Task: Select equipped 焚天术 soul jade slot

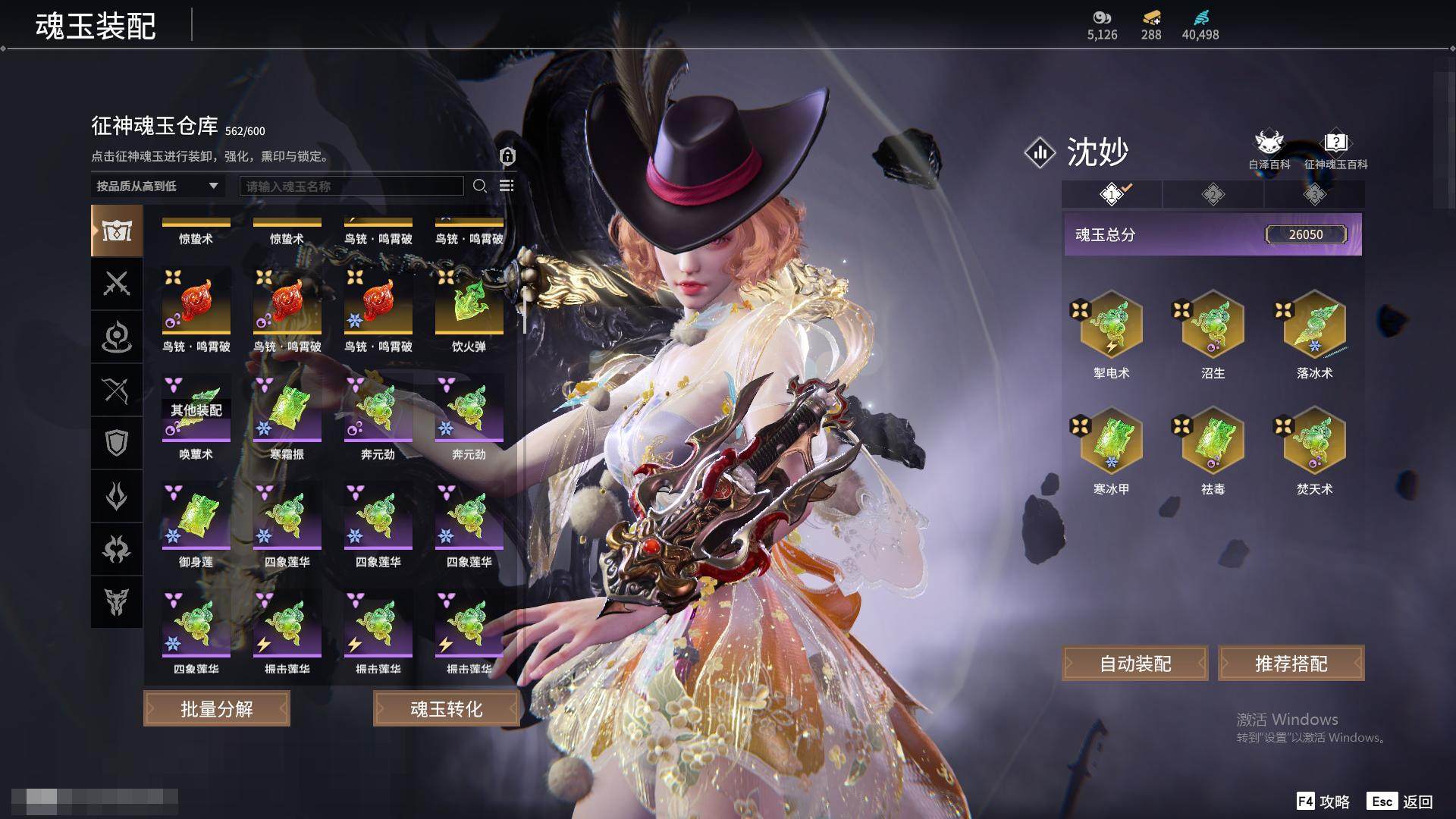Action: (1314, 441)
